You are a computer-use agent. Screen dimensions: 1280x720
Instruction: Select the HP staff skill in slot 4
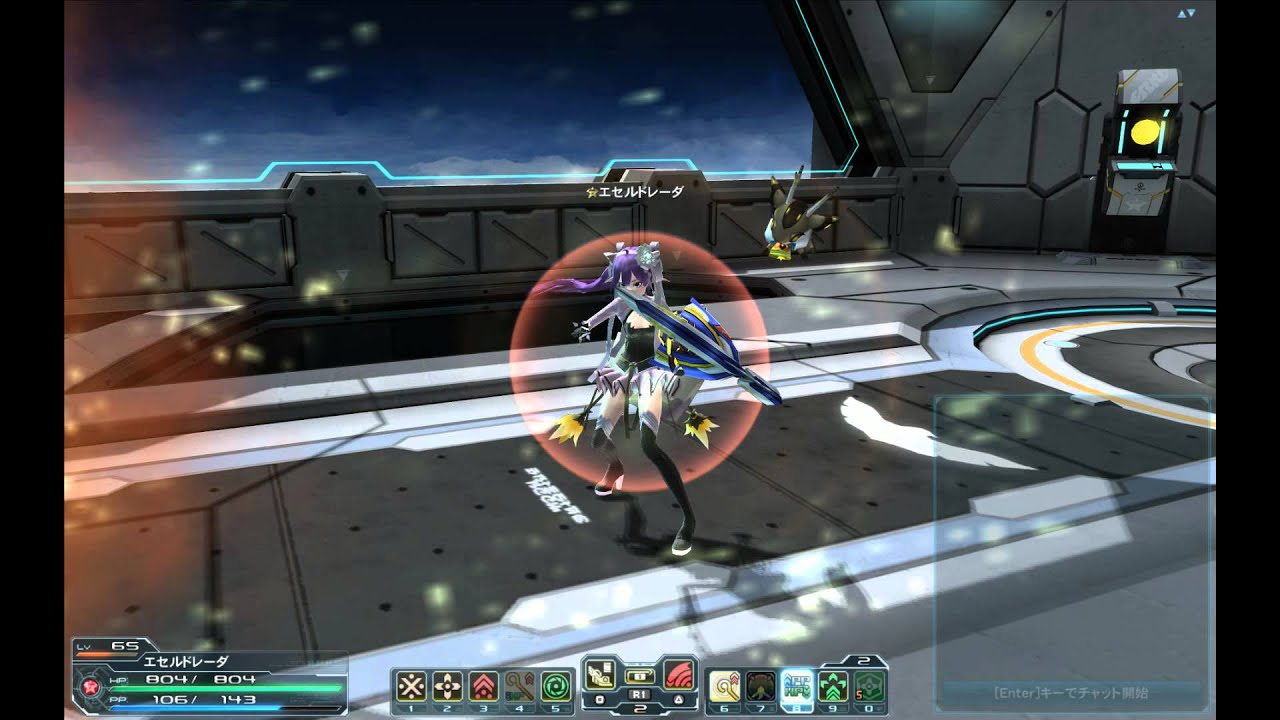point(518,685)
